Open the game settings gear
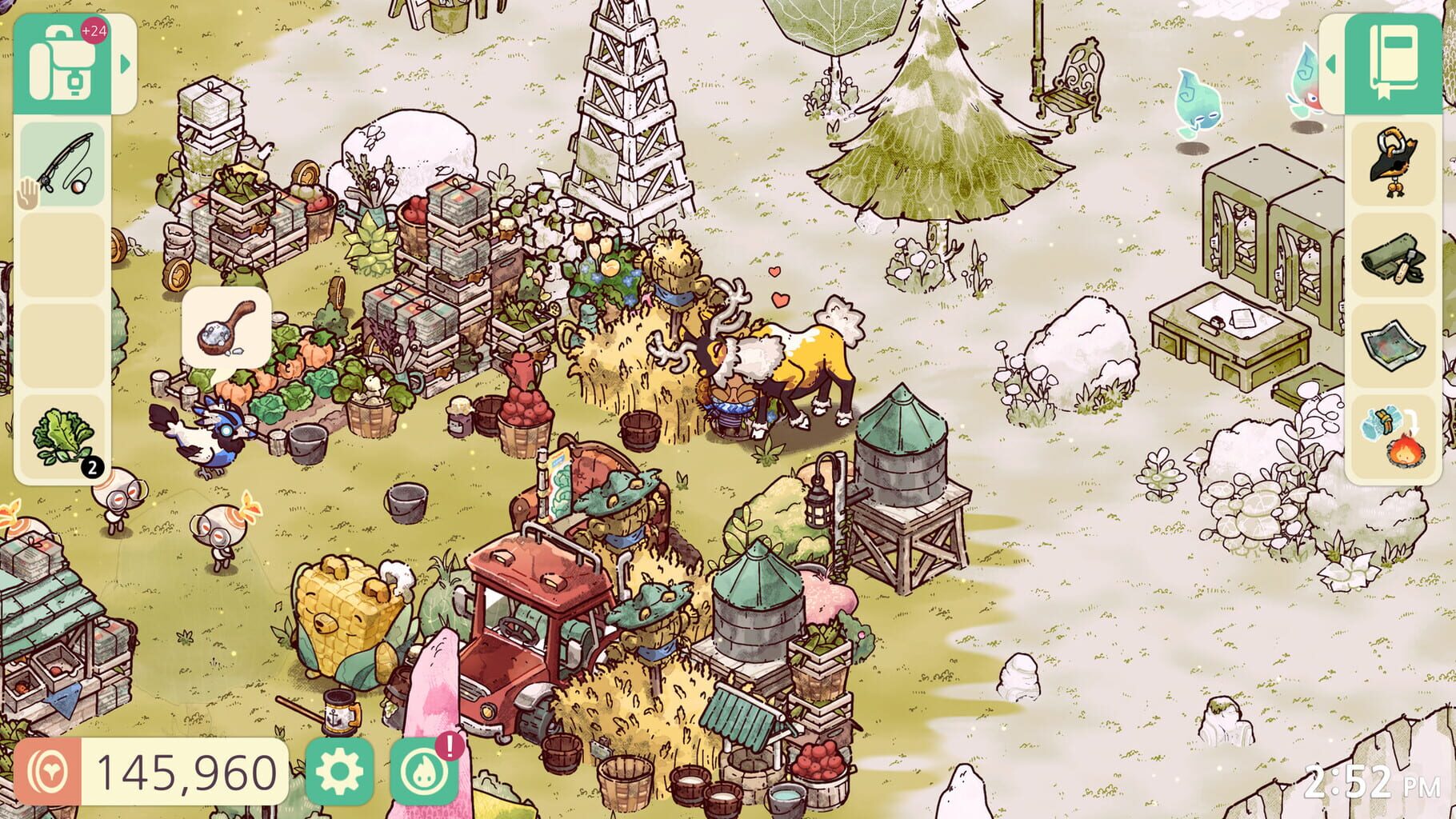Image resolution: width=1456 pixels, height=819 pixels. coord(339,772)
